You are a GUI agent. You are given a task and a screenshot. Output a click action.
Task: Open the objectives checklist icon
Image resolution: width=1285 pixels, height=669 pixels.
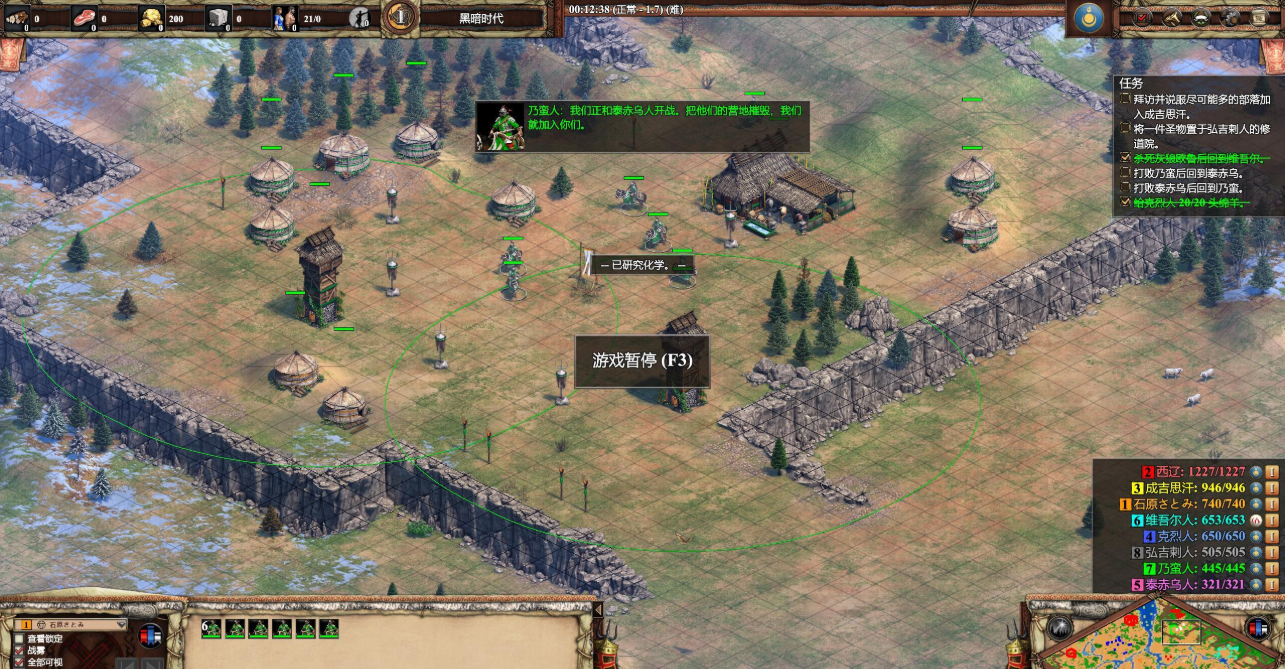coord(1144,17)
